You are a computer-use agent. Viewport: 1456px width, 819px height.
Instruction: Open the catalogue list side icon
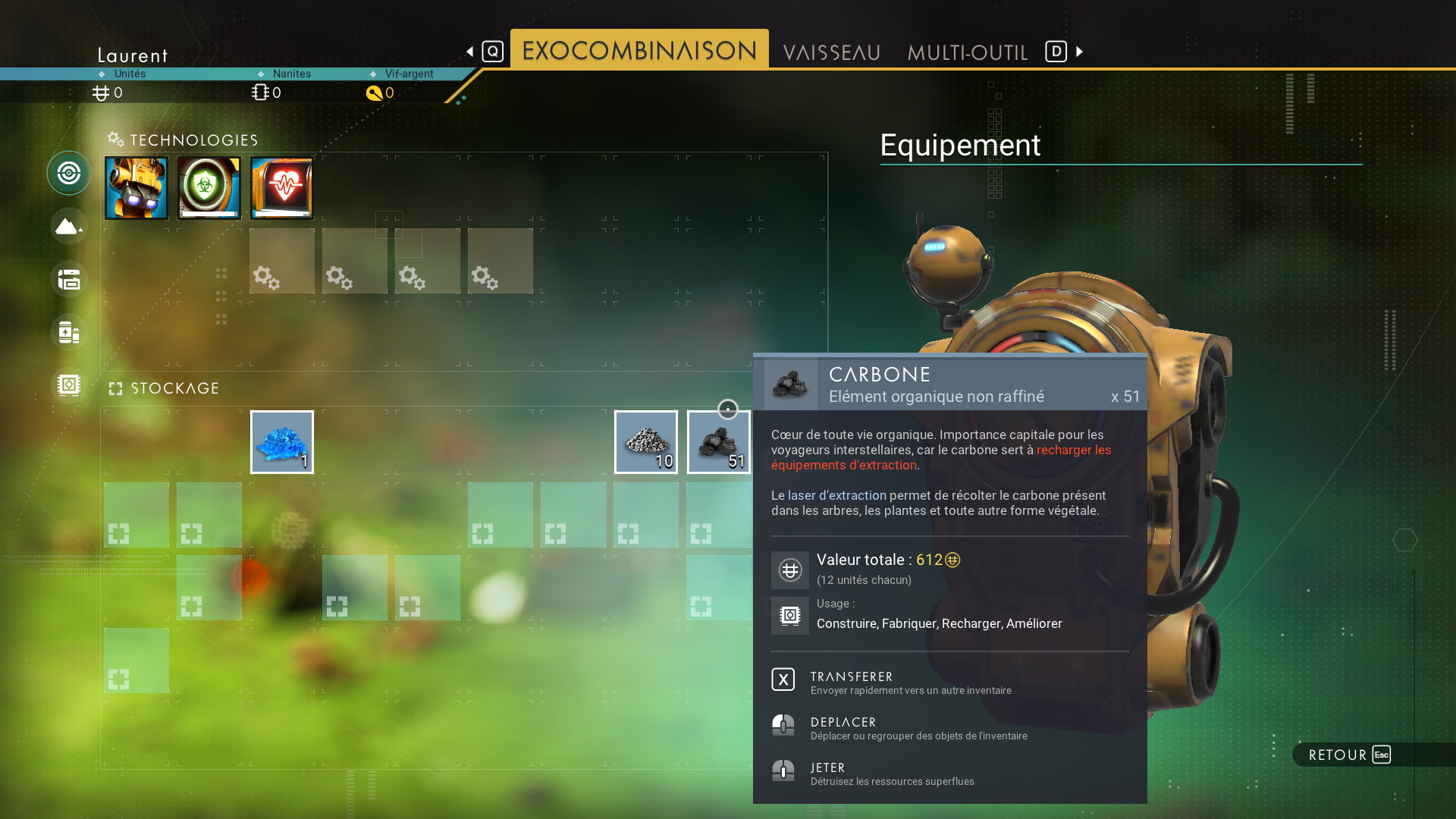(69, 279)
